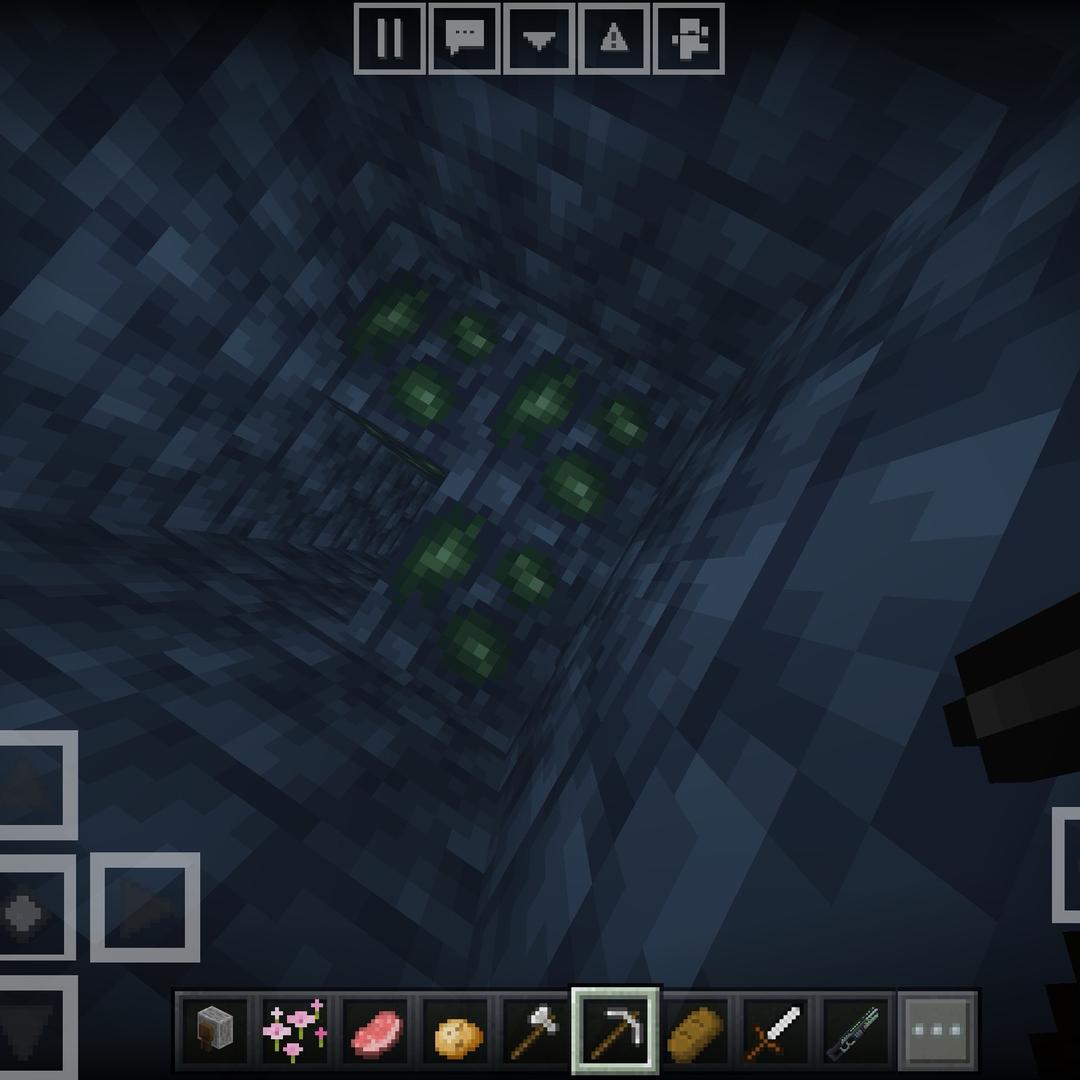Tap the warning triangle button

[613, 38]
